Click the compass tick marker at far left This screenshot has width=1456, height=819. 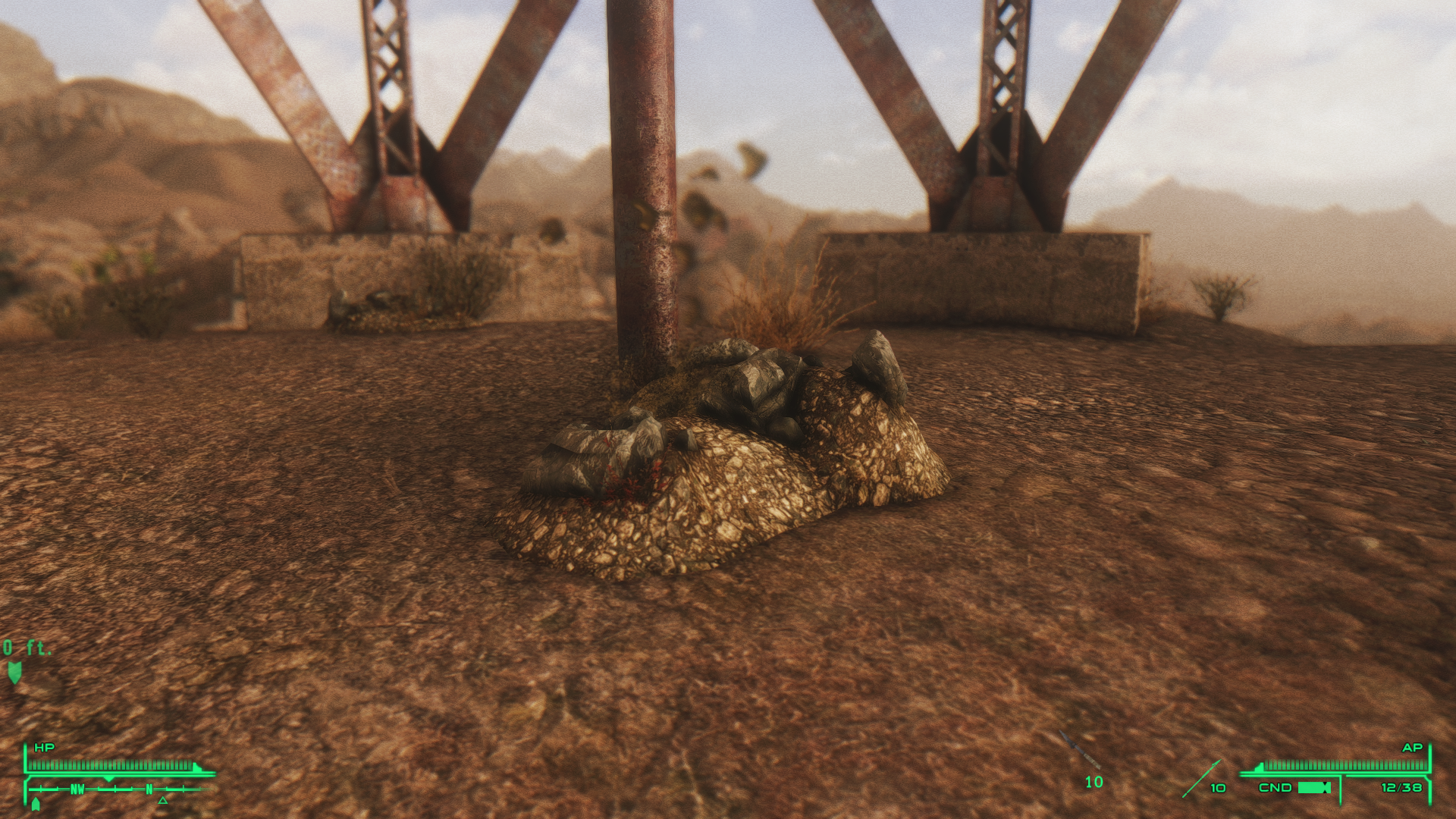click(x=40, y=789)
